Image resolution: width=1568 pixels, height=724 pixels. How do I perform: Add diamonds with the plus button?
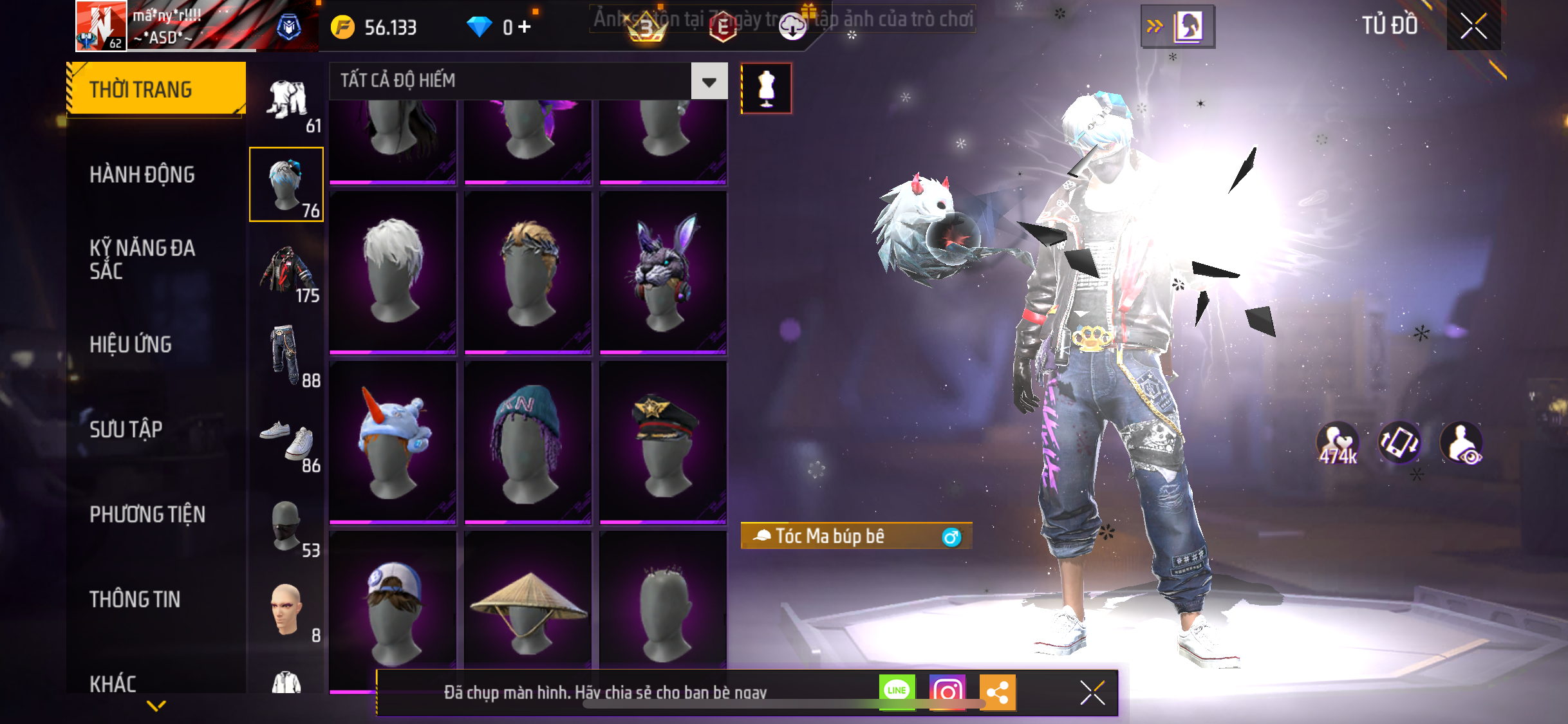525,27
